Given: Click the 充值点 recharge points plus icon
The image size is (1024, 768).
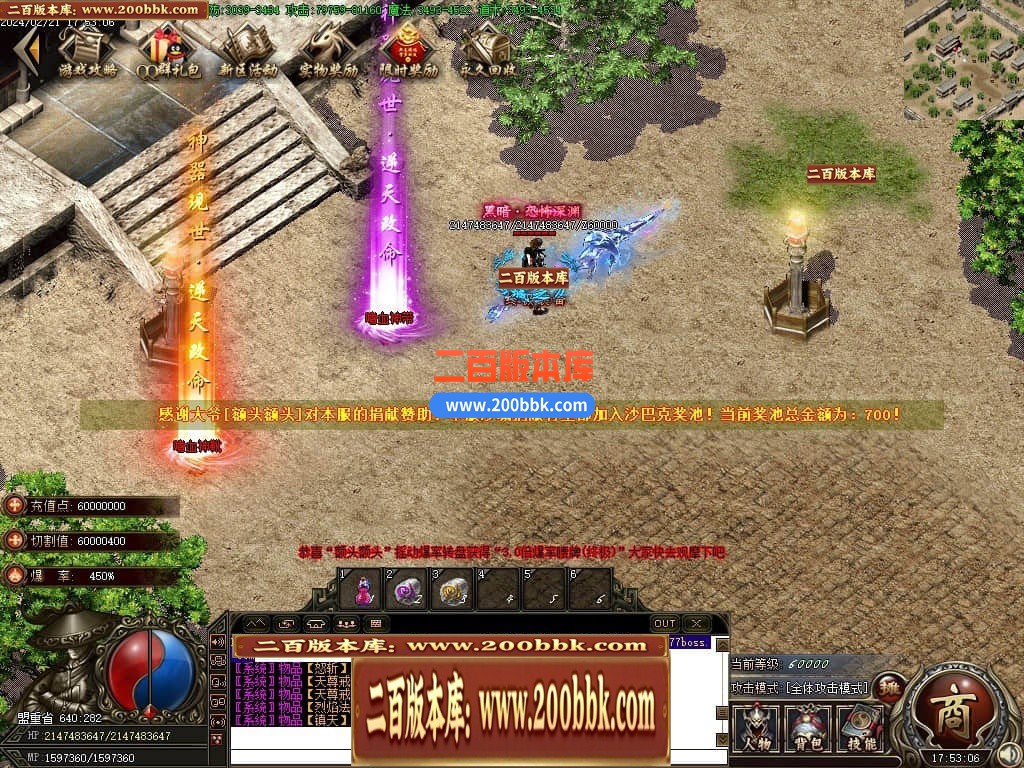Looking at the screenshot, I should coord(14,506).
